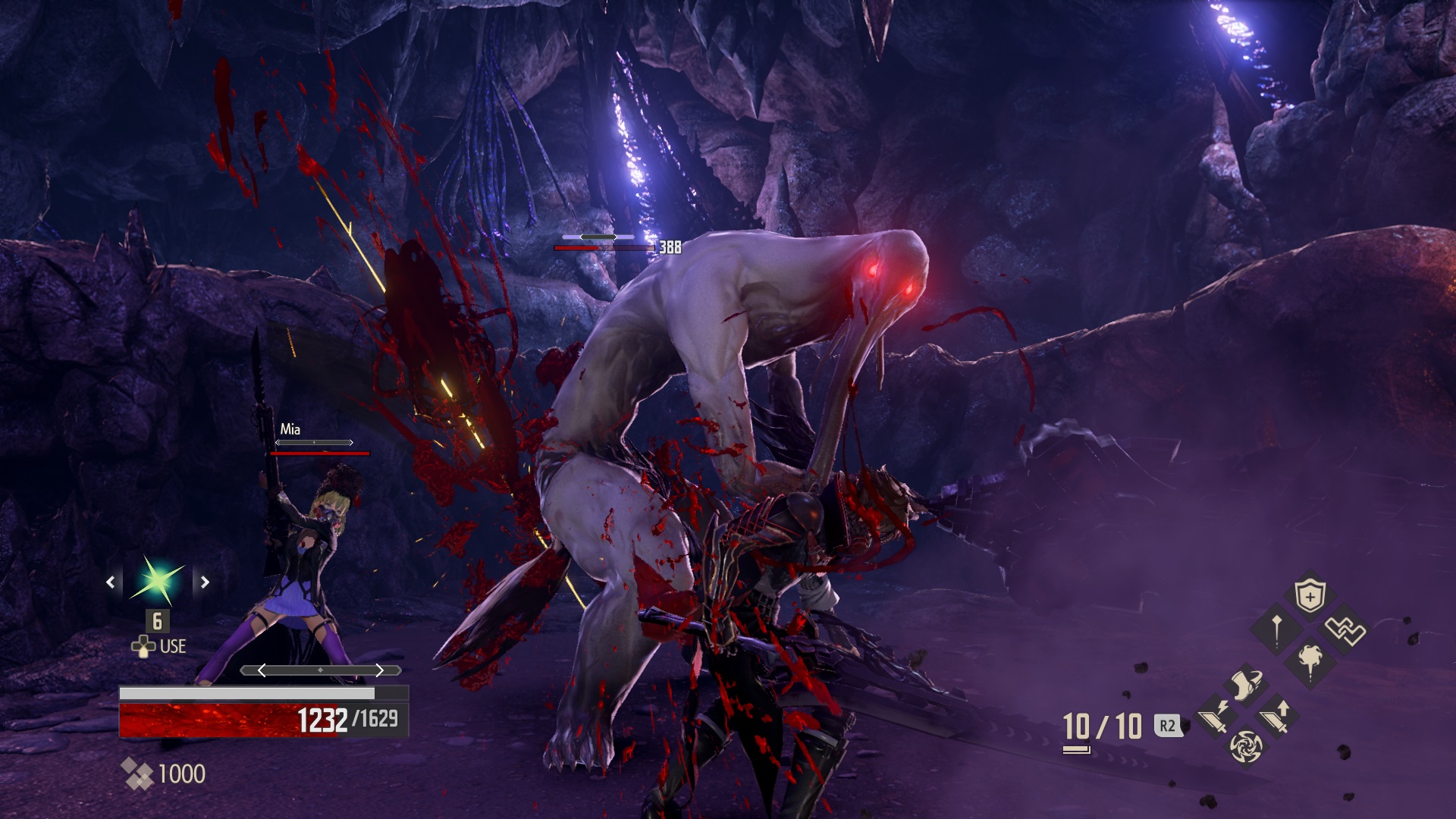This screenshot has height=819, width=1456.
Task: Click the zigzag evasion gift icon
Action: 1345,630
